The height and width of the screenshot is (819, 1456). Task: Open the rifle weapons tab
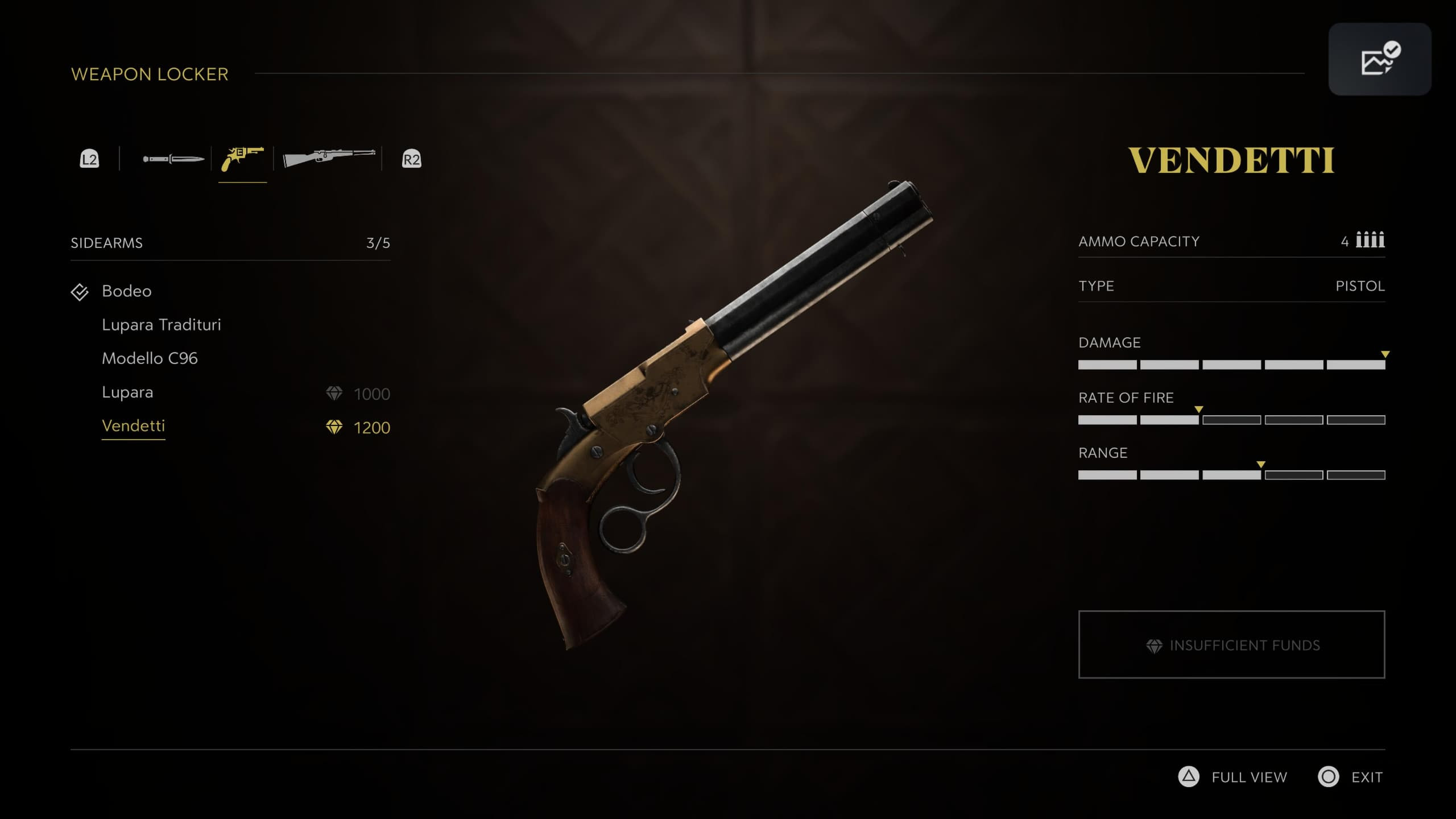pos(329,158)
